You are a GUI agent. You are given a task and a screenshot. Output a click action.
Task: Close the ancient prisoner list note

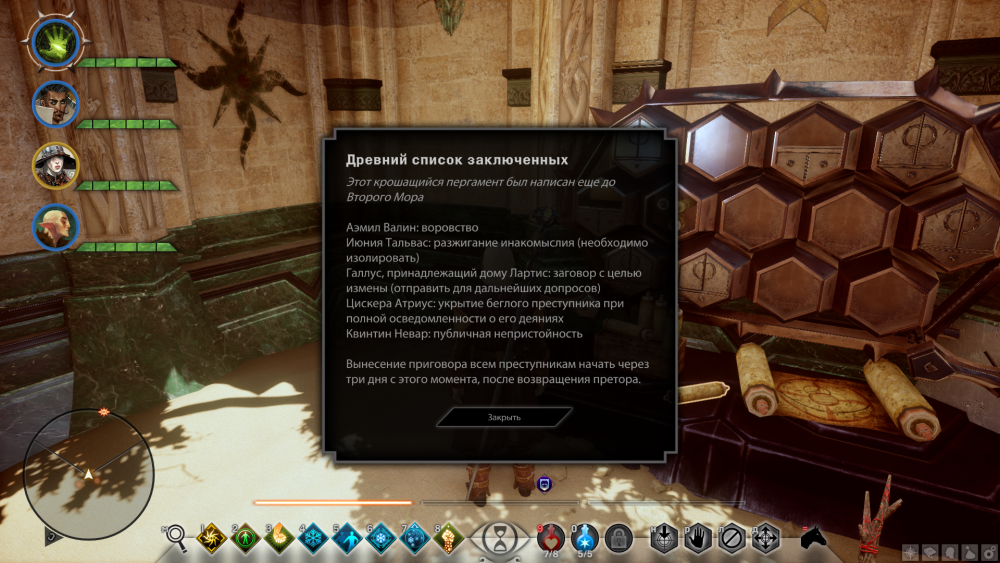(x=504, y=417)
